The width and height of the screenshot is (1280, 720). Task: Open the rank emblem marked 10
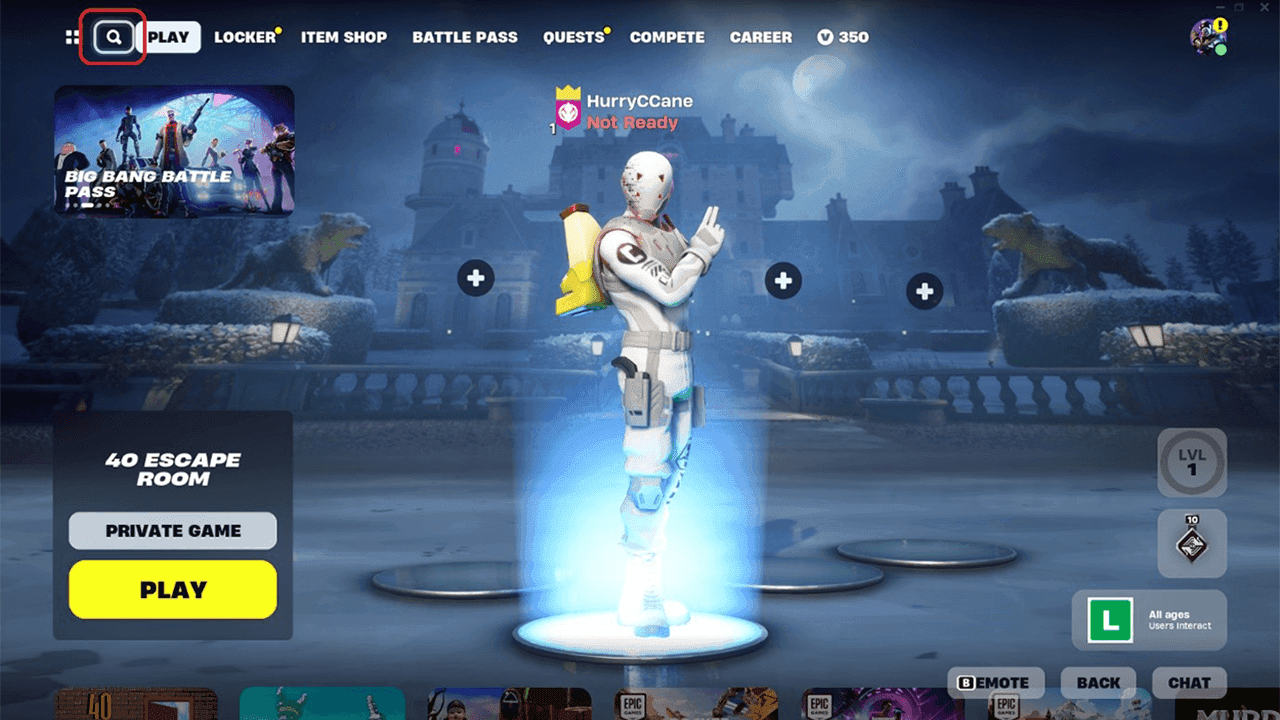click(1192, 543)
